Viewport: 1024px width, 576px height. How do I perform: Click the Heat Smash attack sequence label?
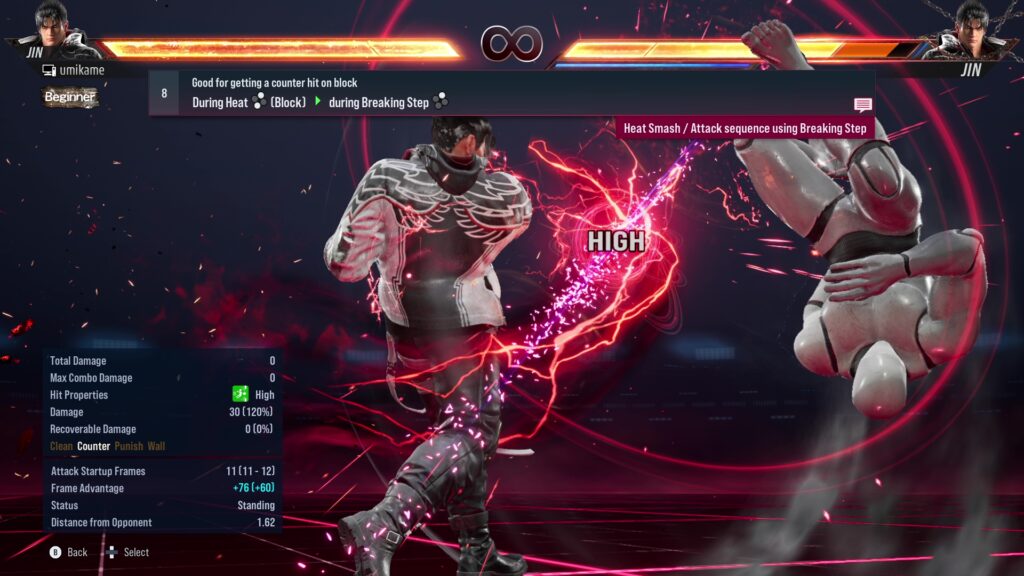[x=744, y=128]
